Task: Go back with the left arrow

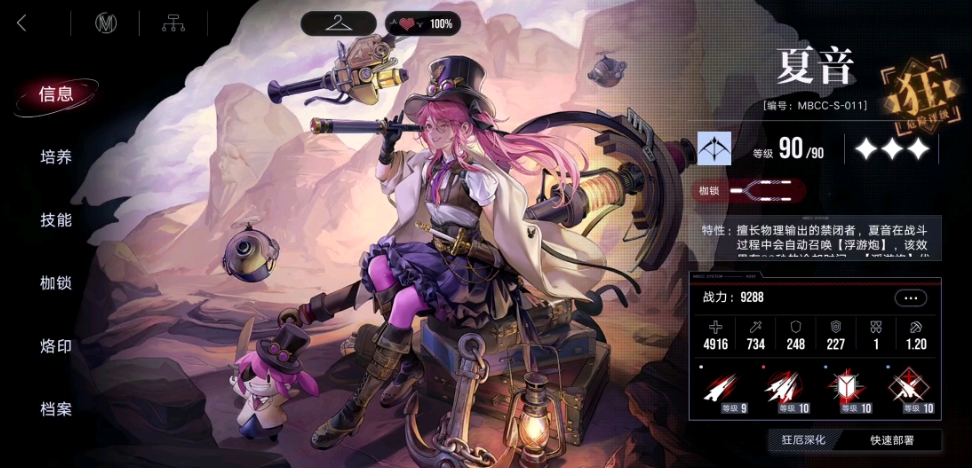Action: click(22, 23)
